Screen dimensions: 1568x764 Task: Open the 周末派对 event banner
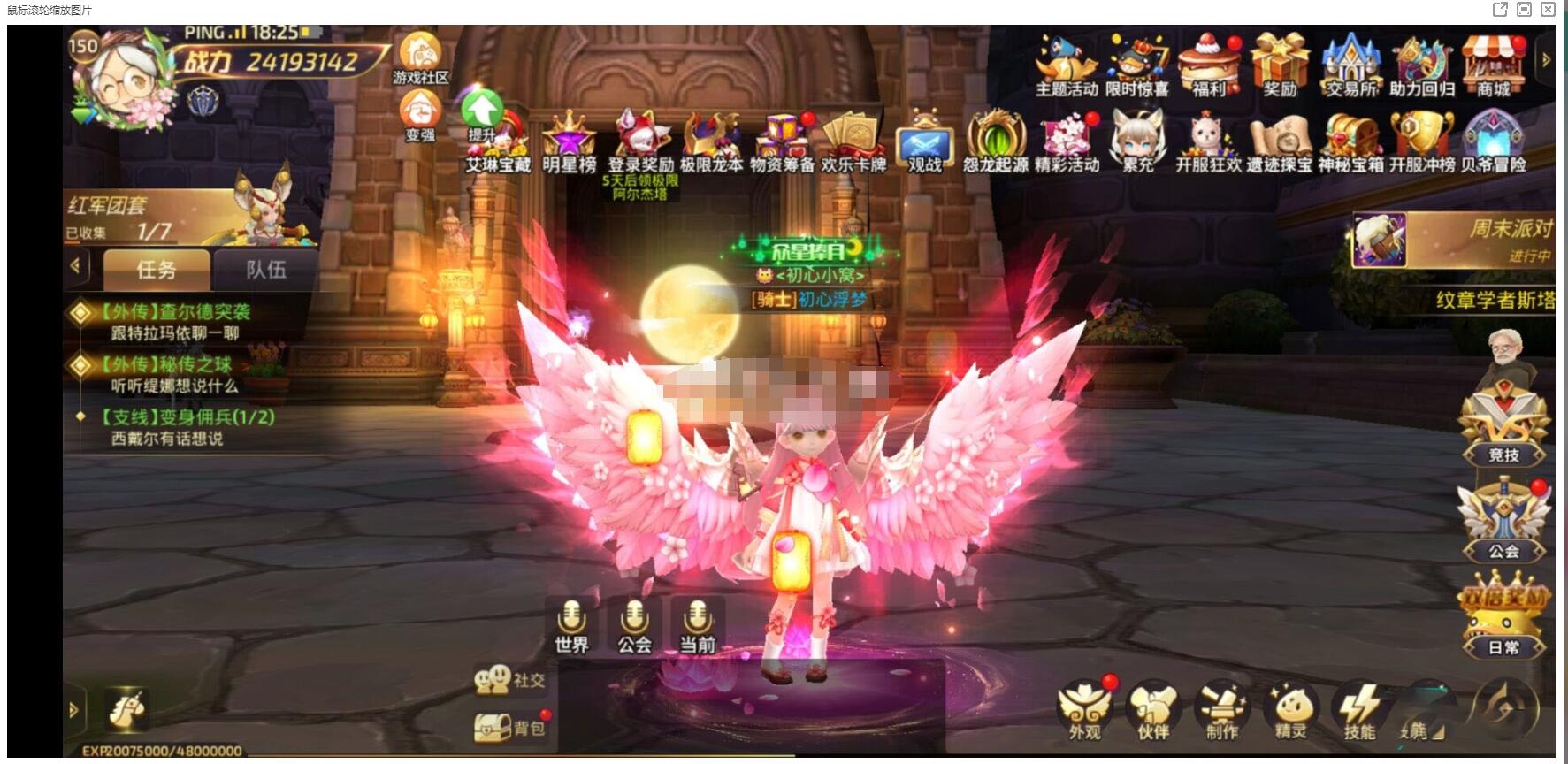1455,240
